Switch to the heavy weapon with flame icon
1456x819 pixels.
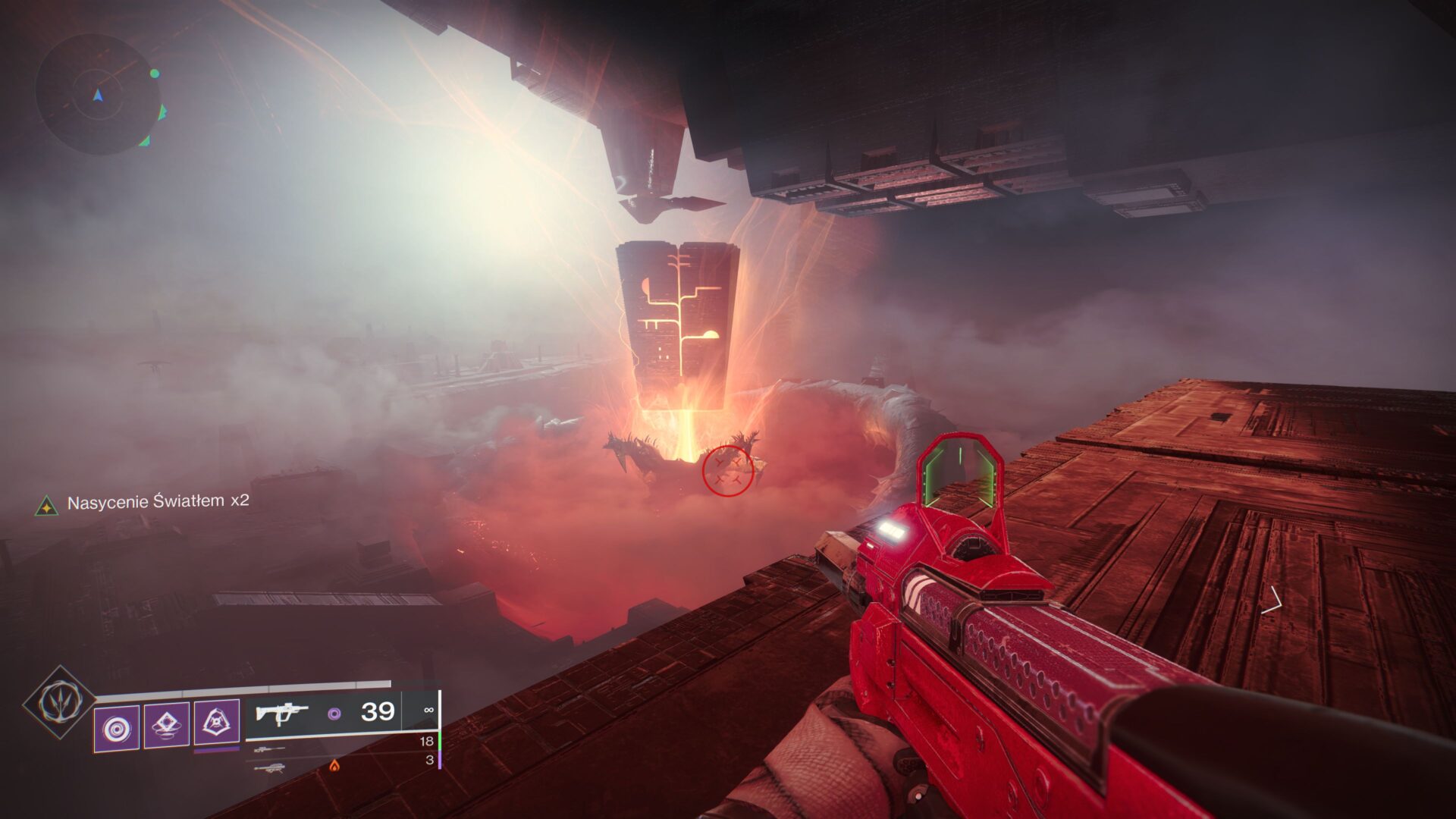pos(270,767)
